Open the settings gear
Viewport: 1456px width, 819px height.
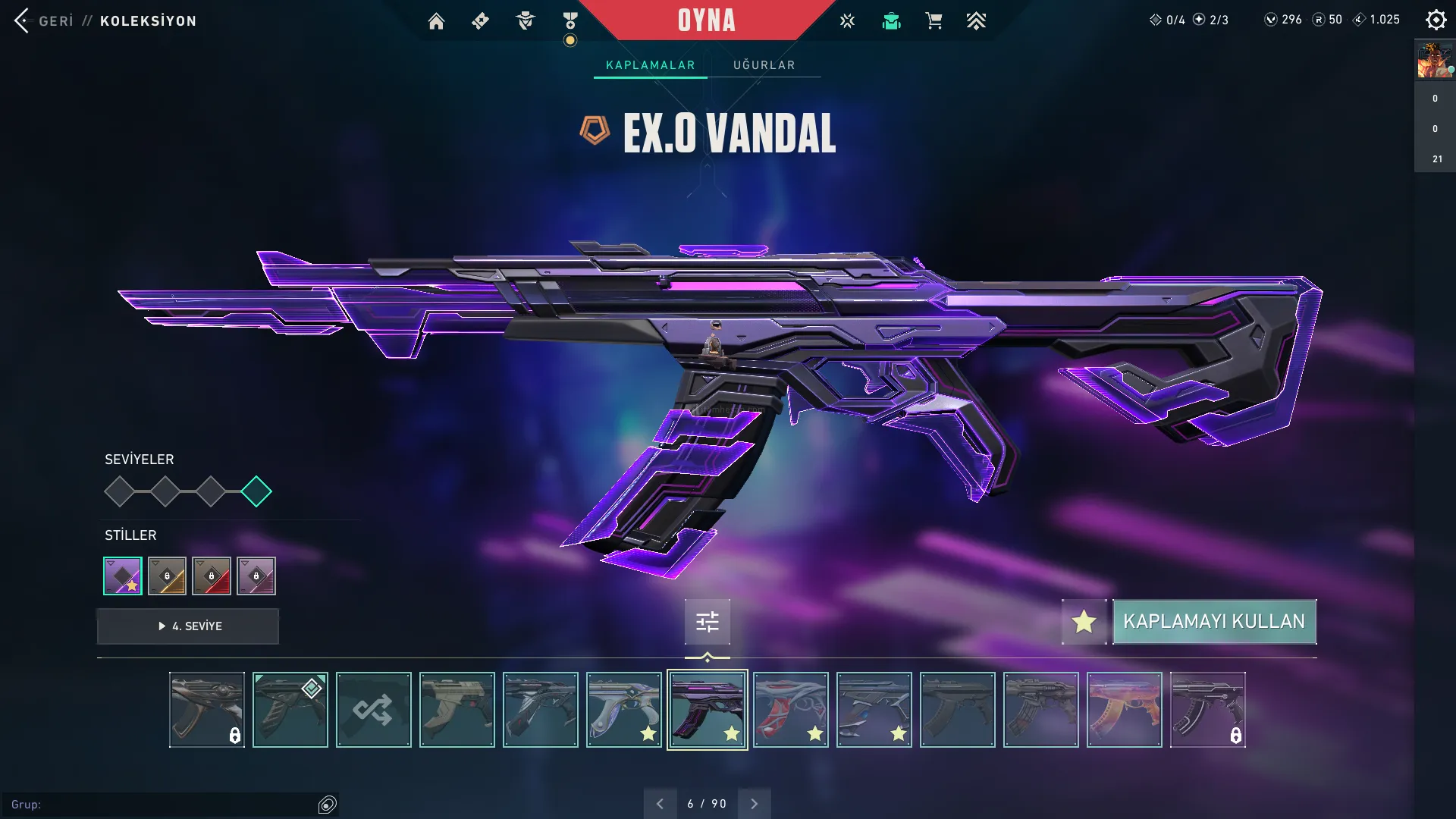click(x=1436, y=20)
